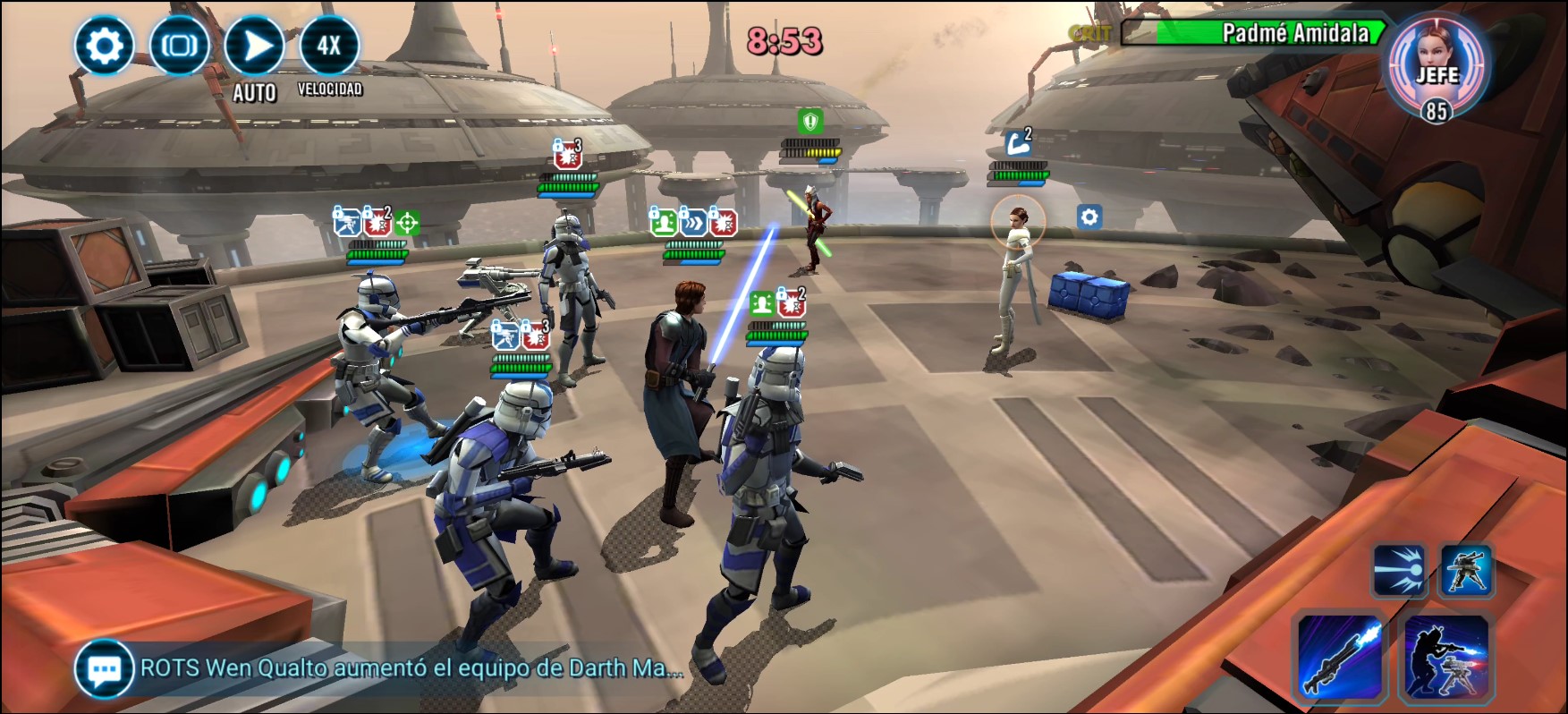Viewport: 1568px width, 714px height.
Task: Open the chat bubble button
Action: click(105, 669)
